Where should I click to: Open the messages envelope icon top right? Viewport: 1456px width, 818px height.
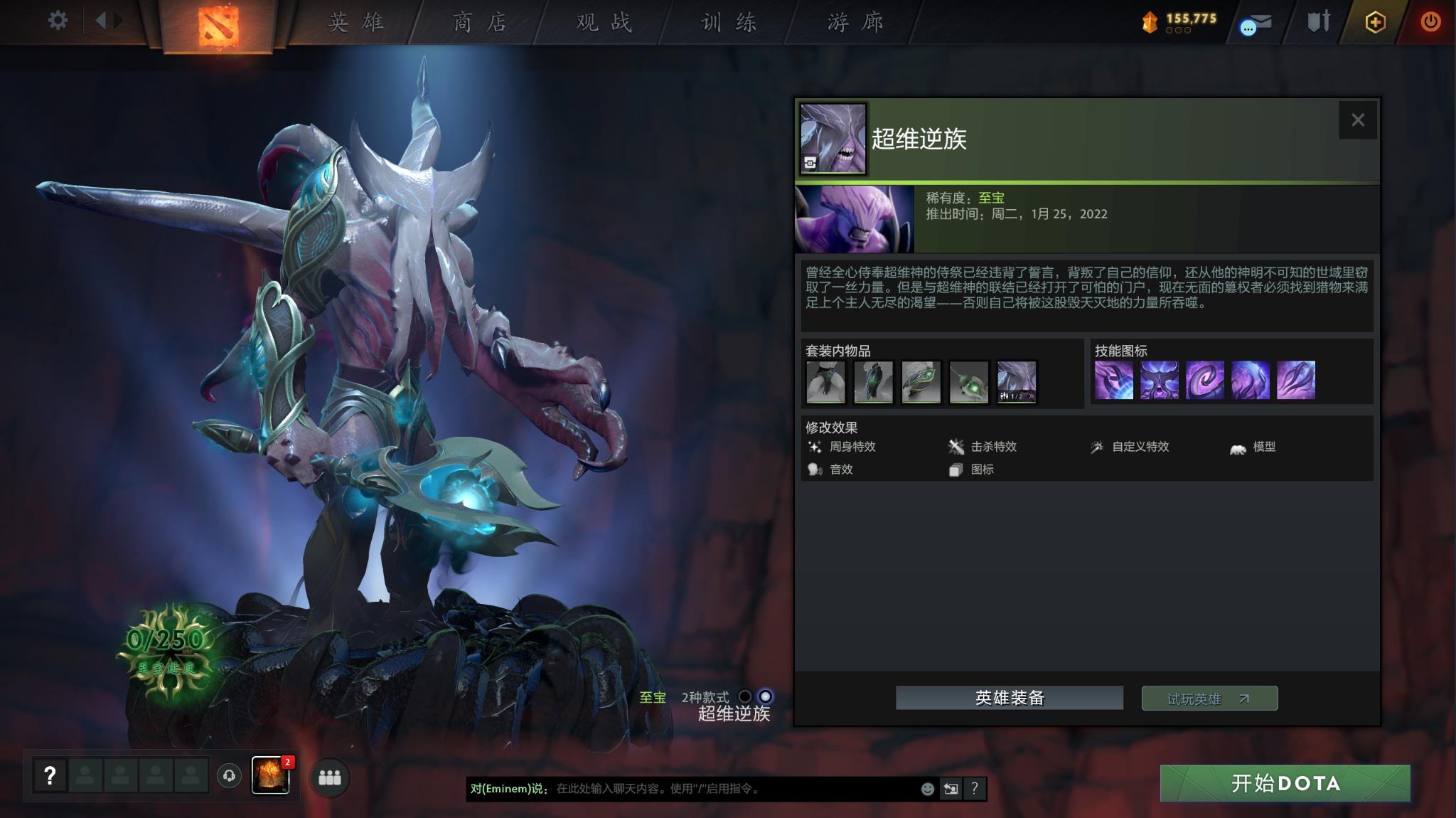(x=1256, y=23)
